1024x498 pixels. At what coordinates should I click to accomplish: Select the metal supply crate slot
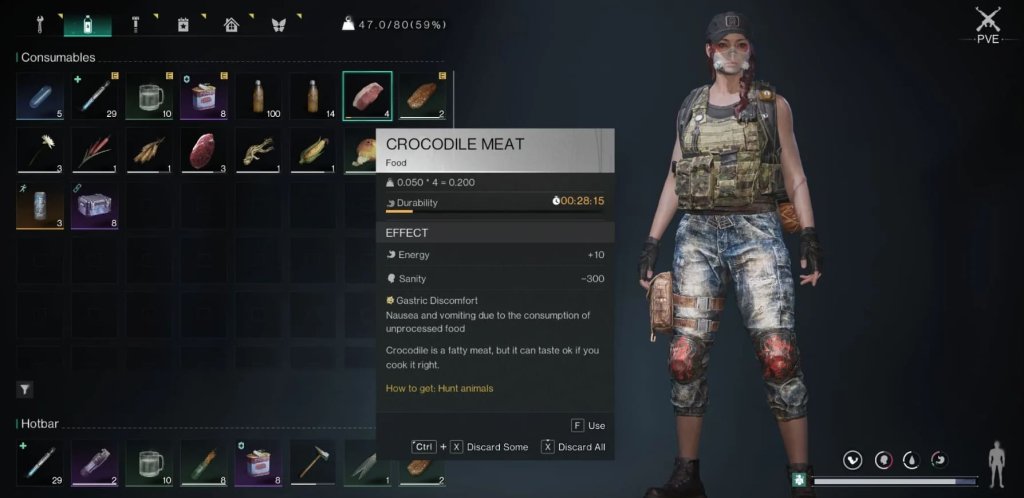click(x=95, y=205)
